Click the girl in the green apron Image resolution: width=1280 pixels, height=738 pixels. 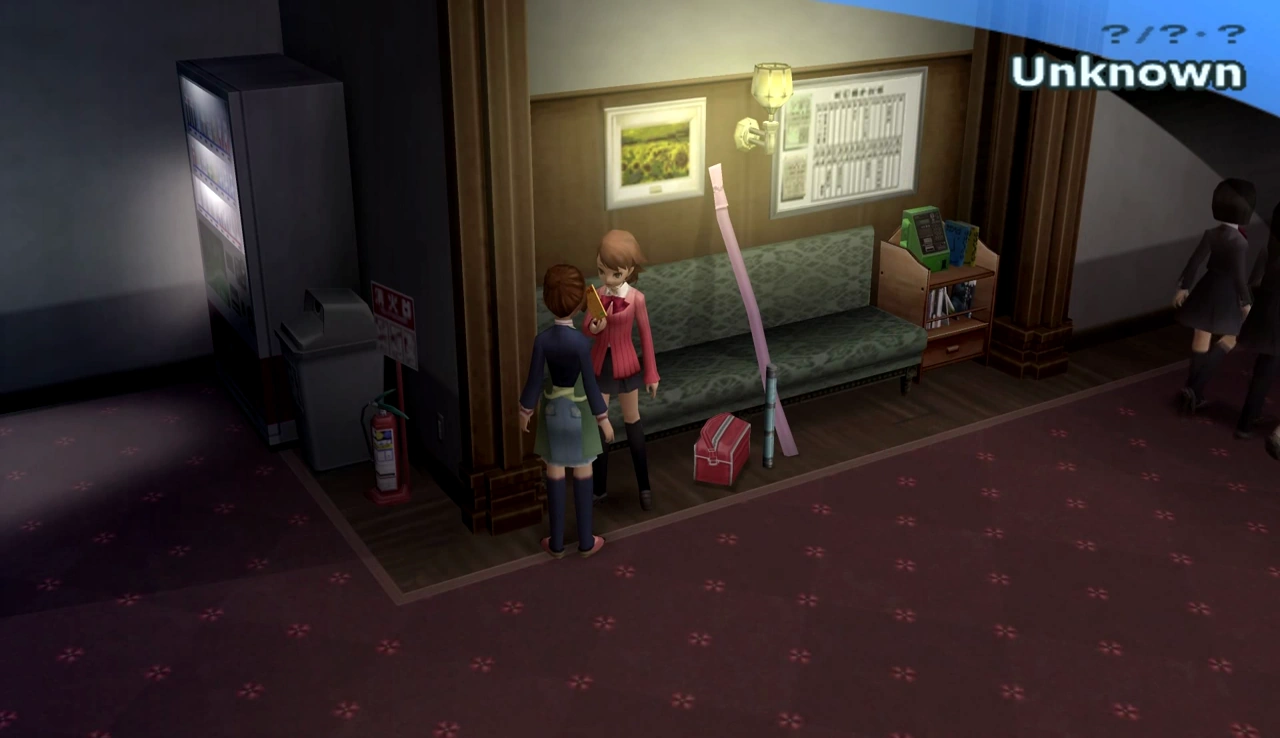tap(565, 390)
